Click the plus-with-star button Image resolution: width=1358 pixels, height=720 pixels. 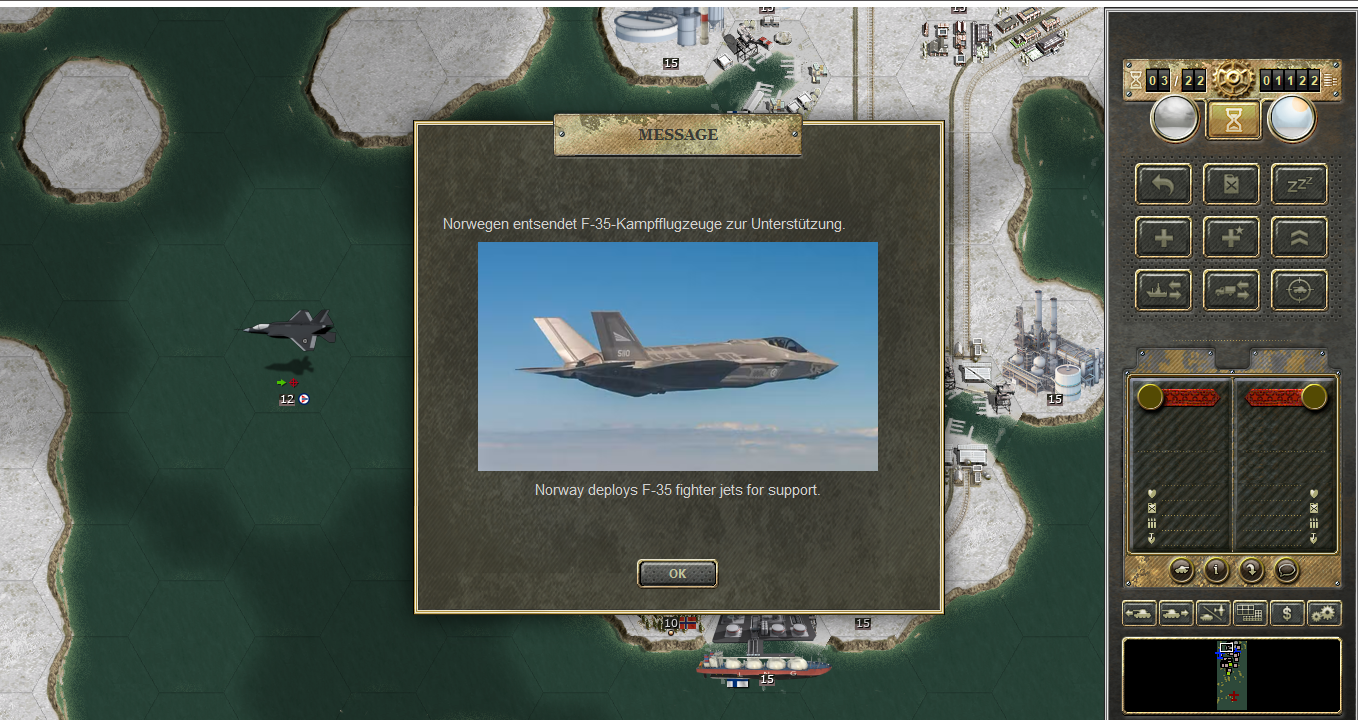(x=1231, y=237)
